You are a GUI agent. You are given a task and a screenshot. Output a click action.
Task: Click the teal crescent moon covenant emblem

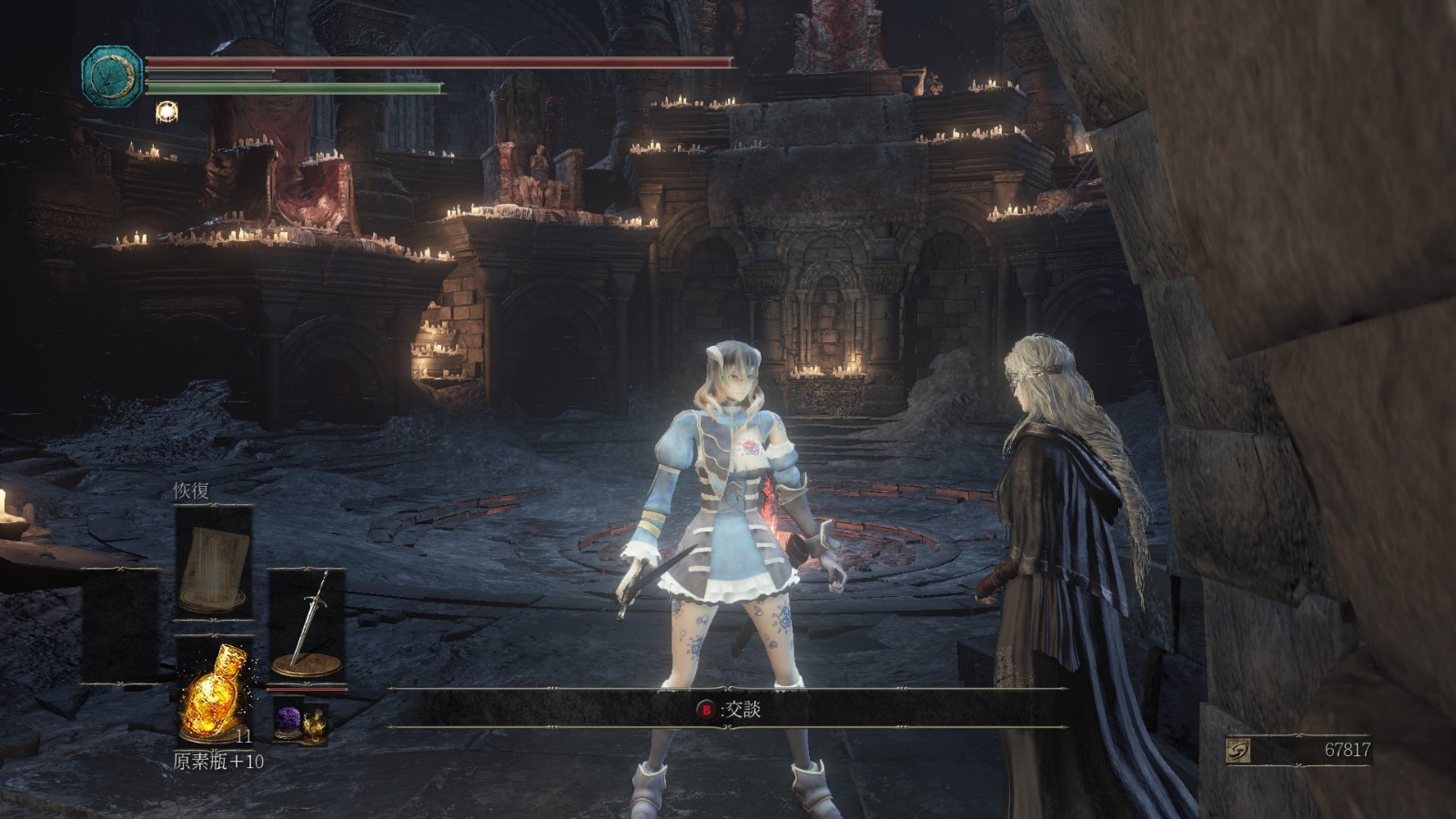point(112,76)
